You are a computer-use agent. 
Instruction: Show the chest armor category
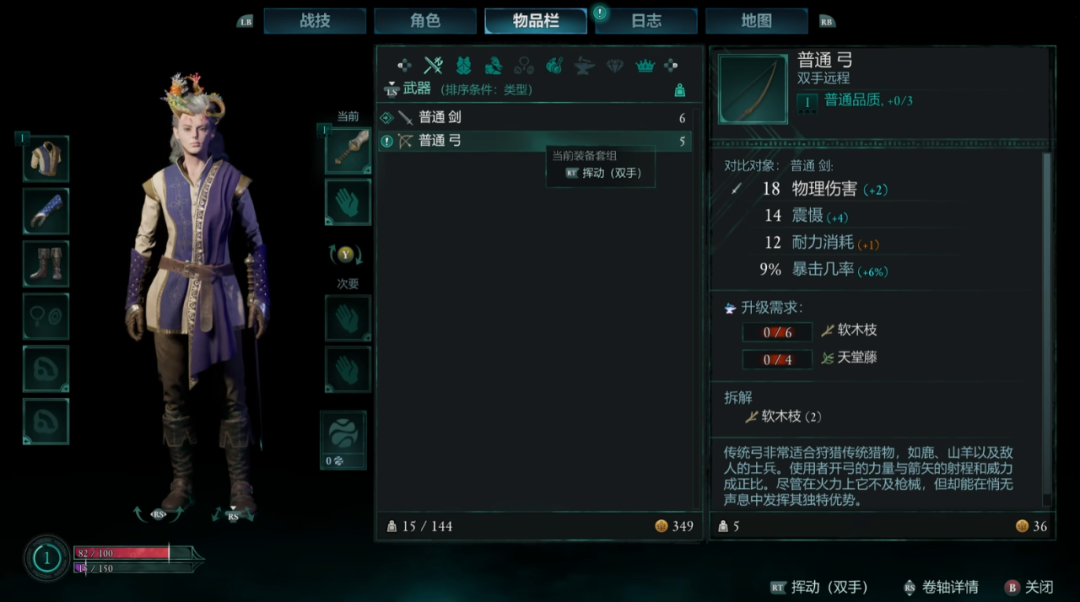tap(464, 66)
